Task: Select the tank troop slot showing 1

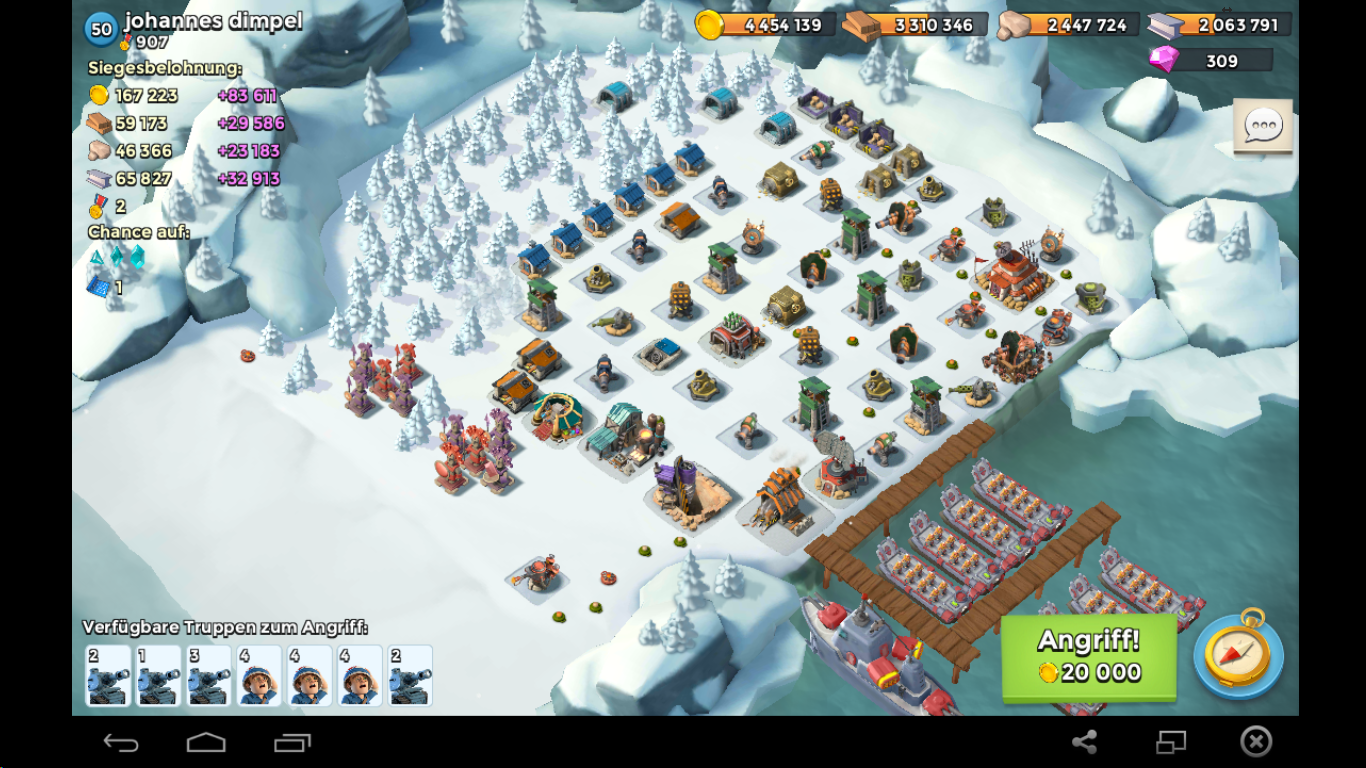Action: point(158,676)
